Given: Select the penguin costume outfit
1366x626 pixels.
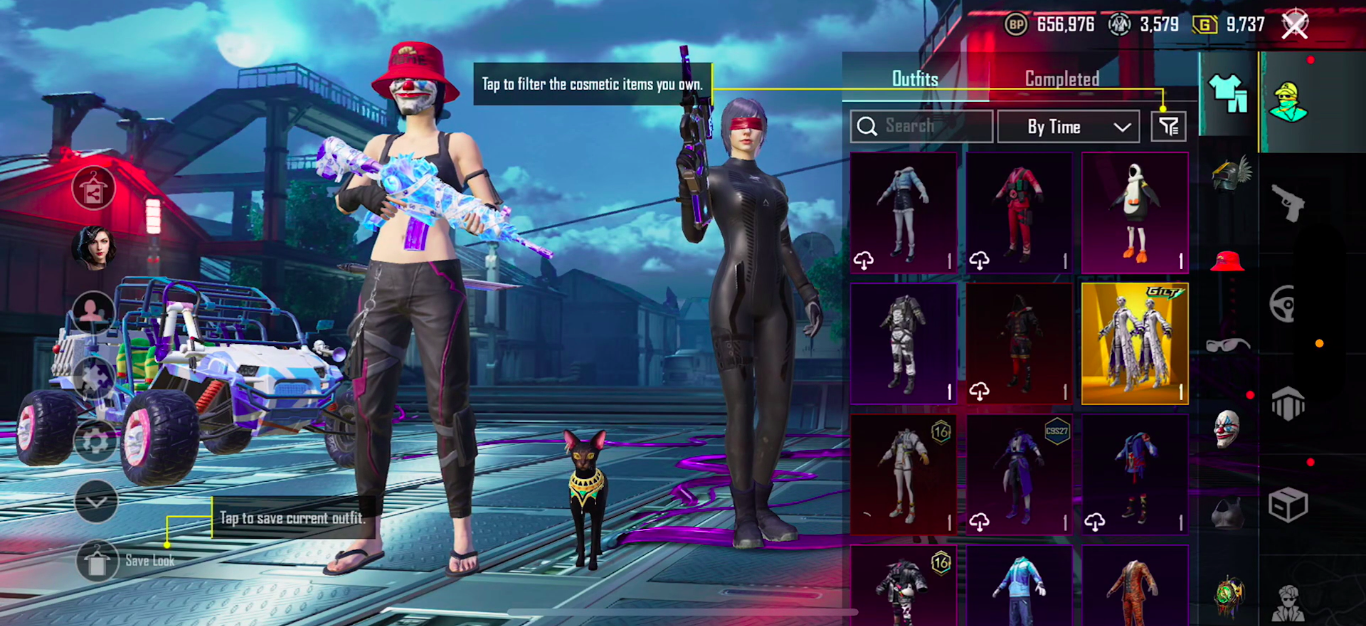Looking at the screenshot, I should point(1135,213).
